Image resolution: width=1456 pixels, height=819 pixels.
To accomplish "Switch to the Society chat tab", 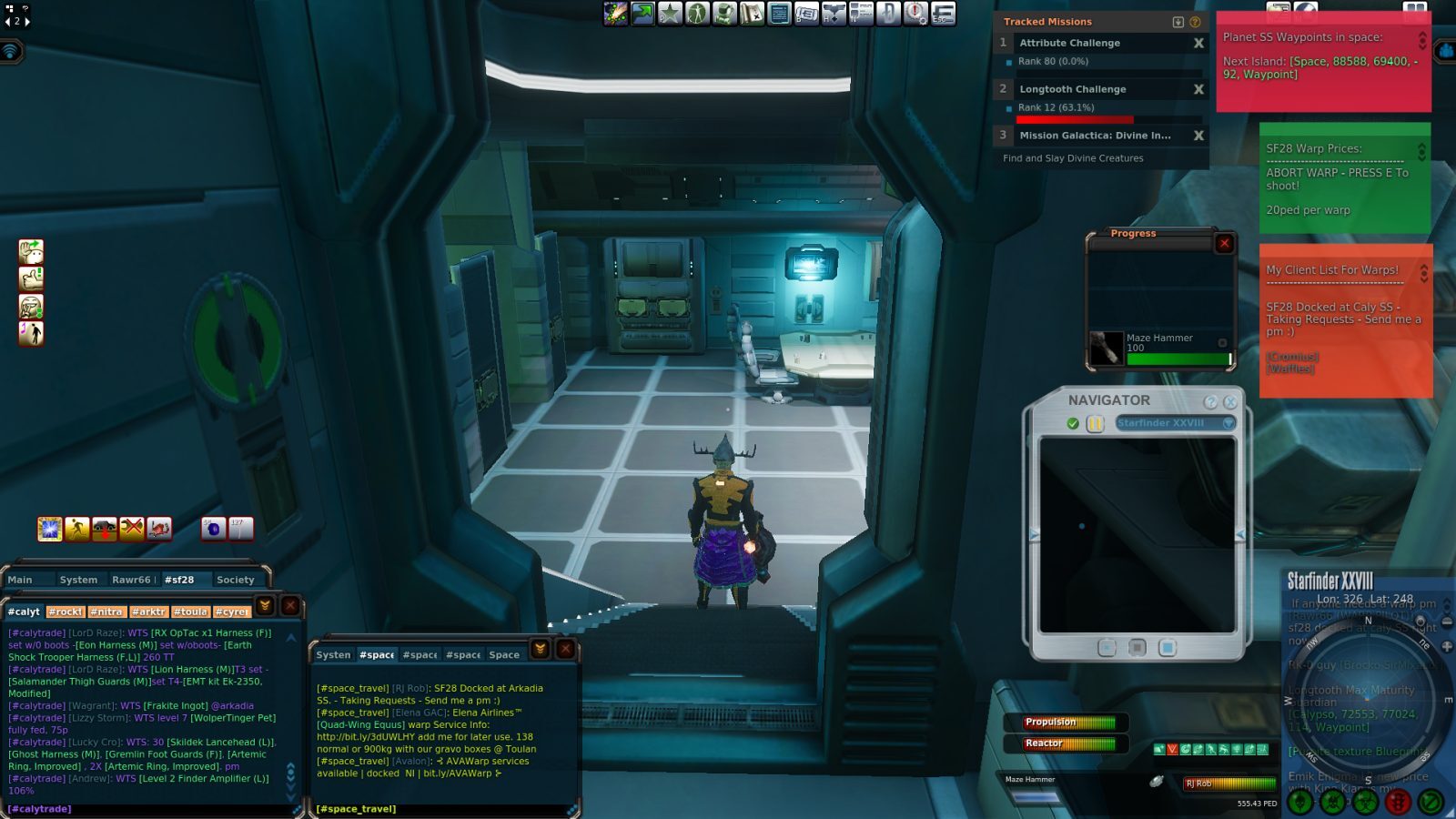I will (x=236, y=579).
